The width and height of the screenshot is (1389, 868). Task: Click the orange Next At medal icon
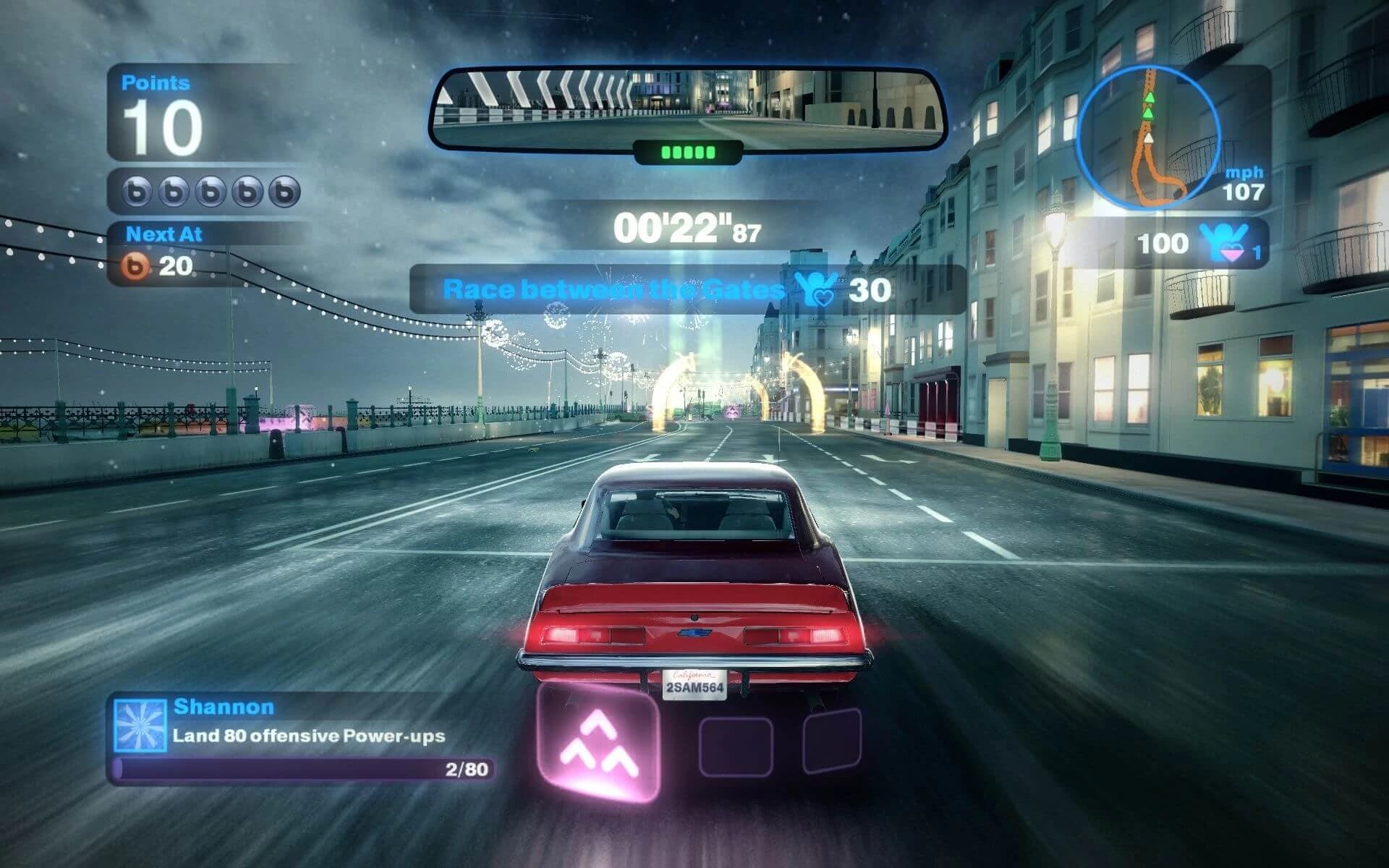point(135,267)
